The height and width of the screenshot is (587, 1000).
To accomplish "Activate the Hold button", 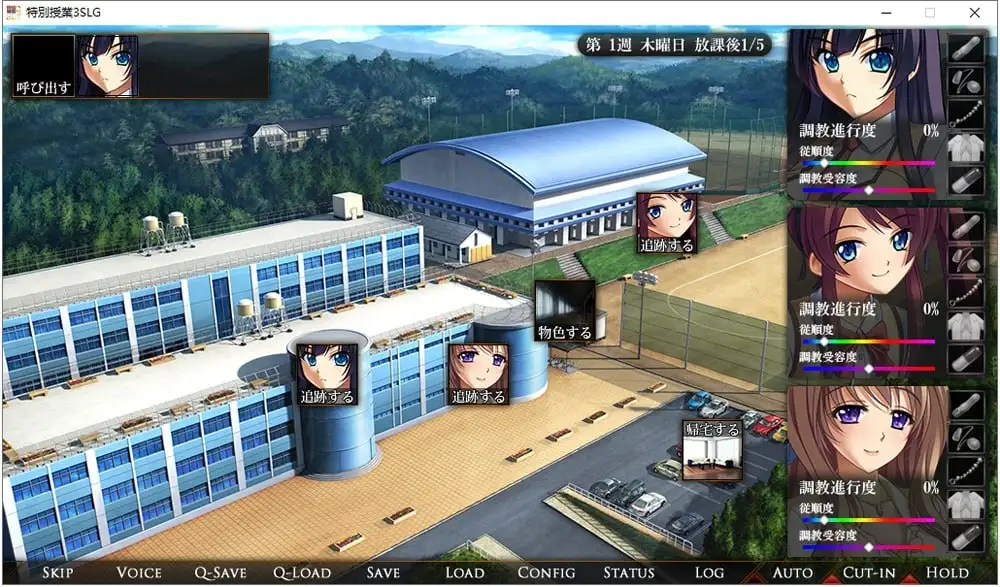I will (947, 573).
